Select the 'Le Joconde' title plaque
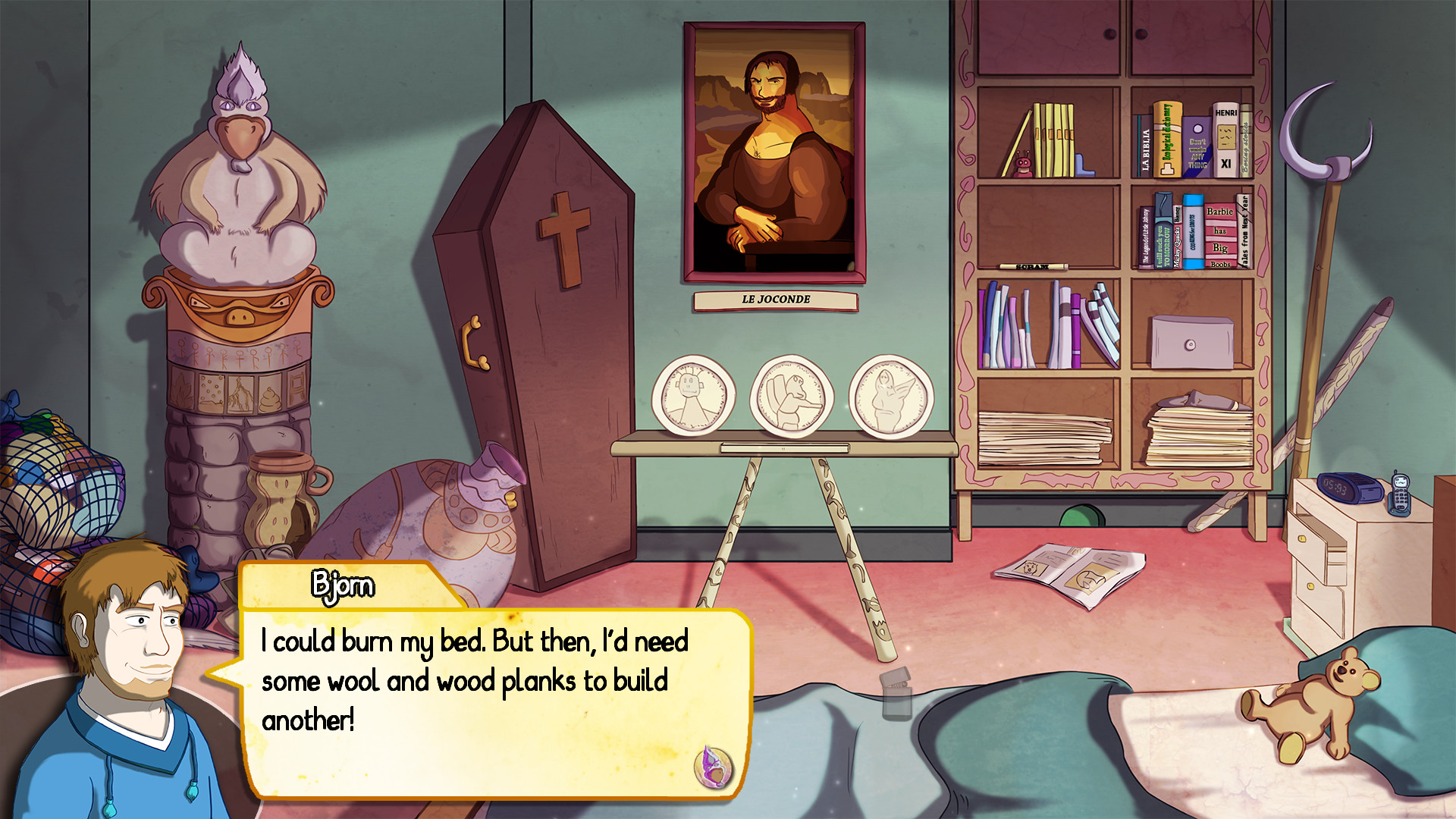 (775, 300)
